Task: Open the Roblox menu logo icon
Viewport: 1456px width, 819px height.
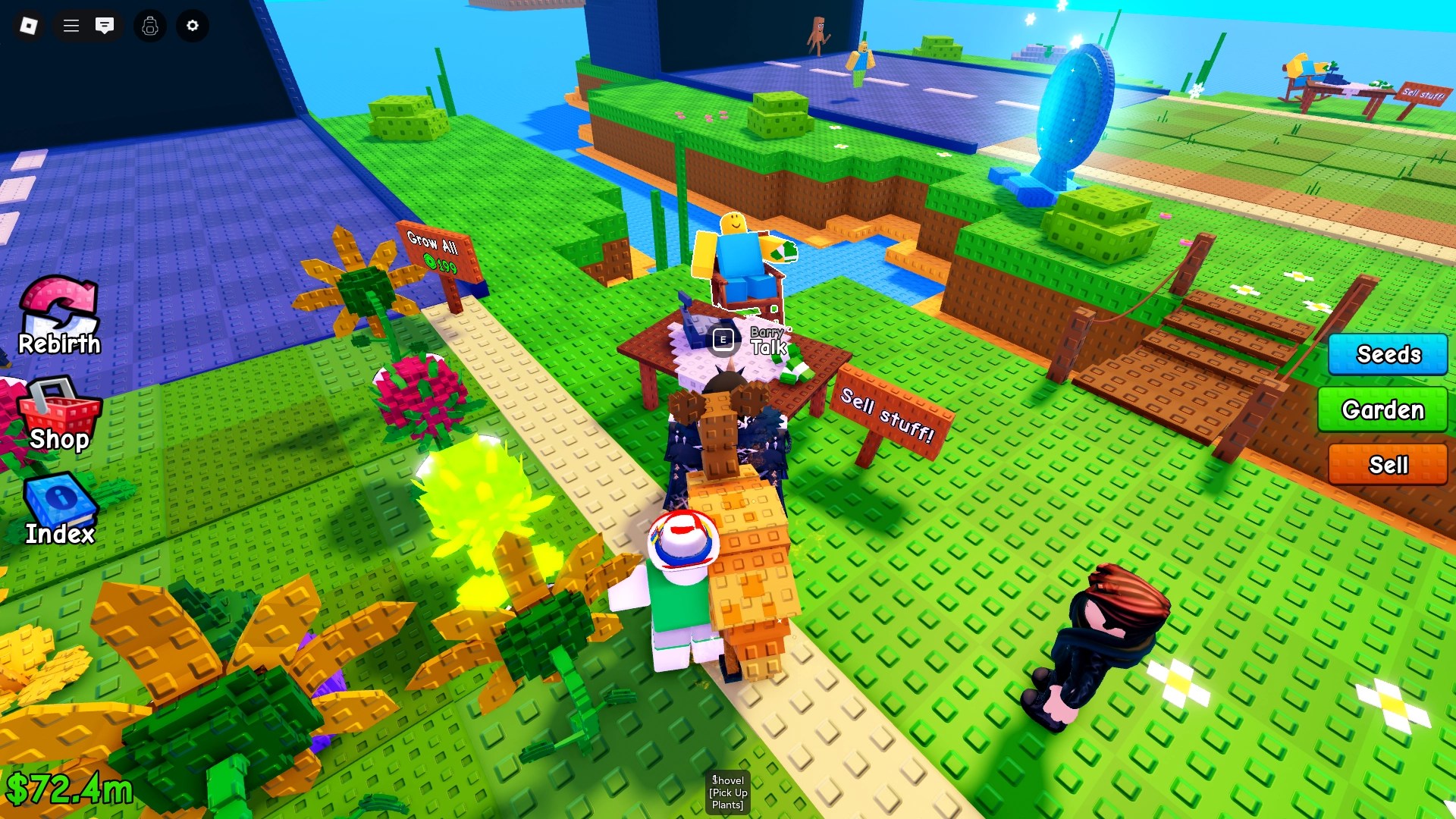Action: click(30, 26)
